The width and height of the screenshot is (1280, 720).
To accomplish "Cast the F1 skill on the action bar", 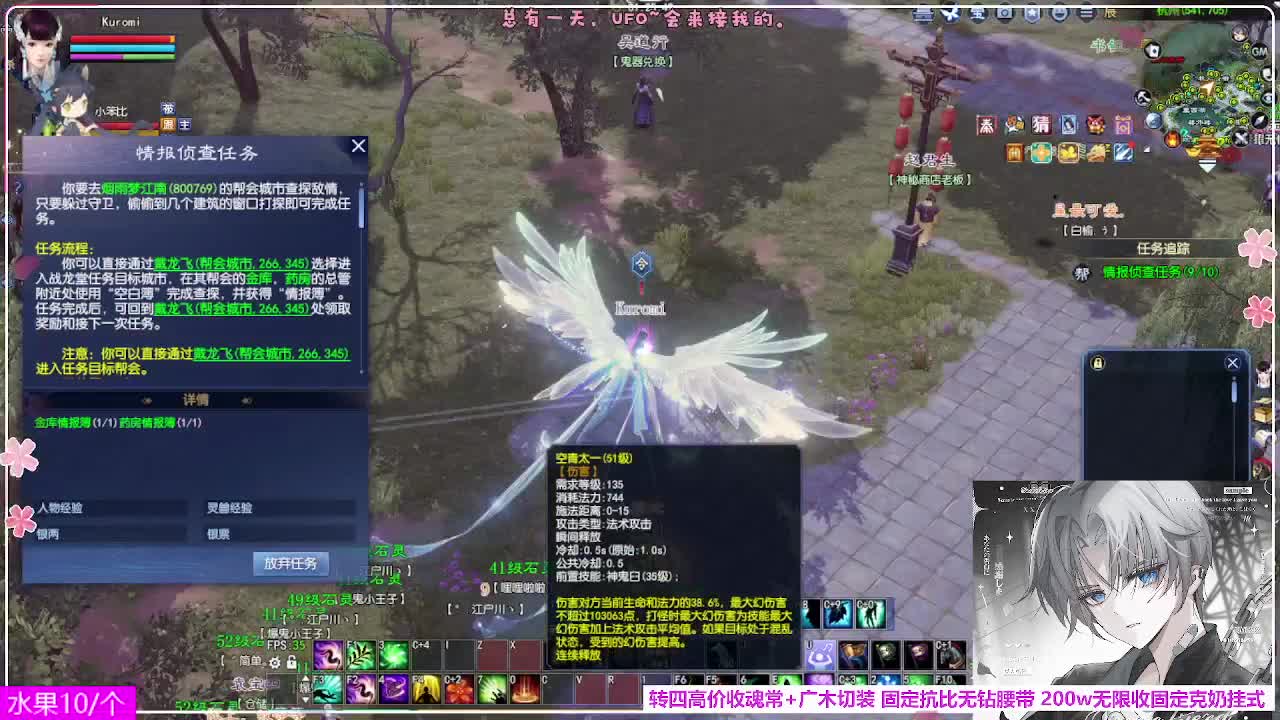I will pyautogui.click(x=360, y=655).
